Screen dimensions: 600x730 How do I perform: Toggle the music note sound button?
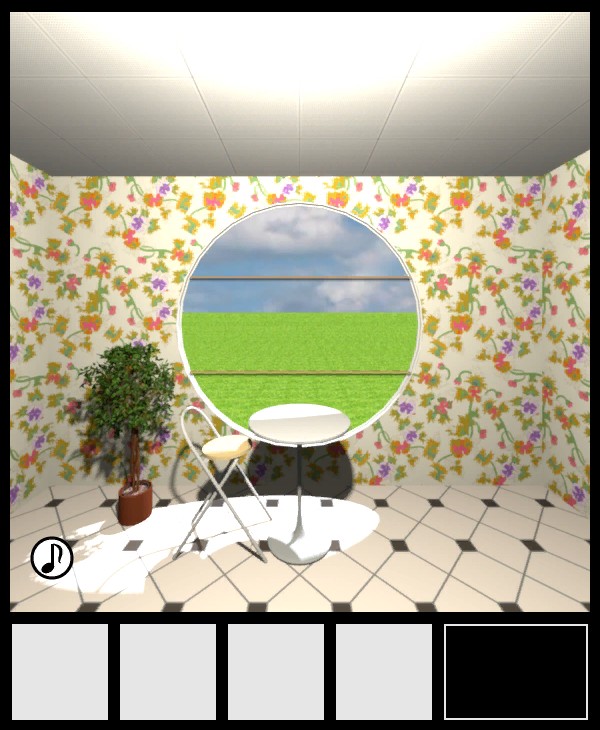click(x=52, y=558)
